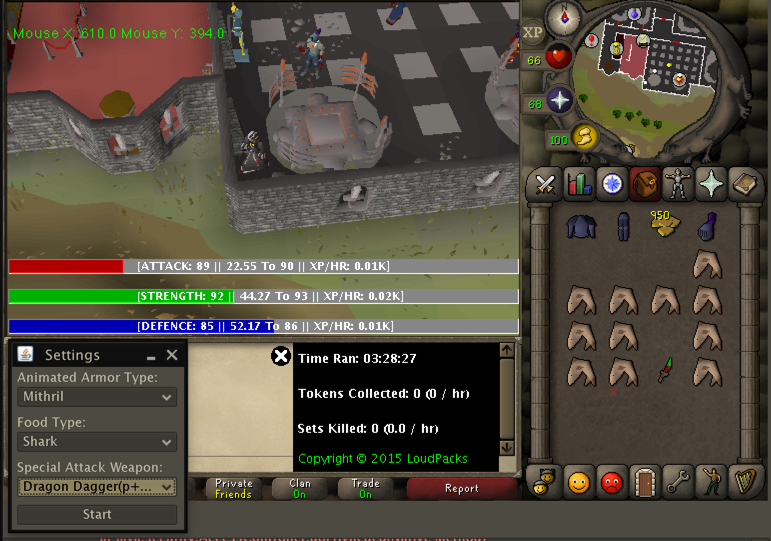Screen dimensions: 771x541
Task: Toggle the Clan chat filter
Action: coord(299,489)
